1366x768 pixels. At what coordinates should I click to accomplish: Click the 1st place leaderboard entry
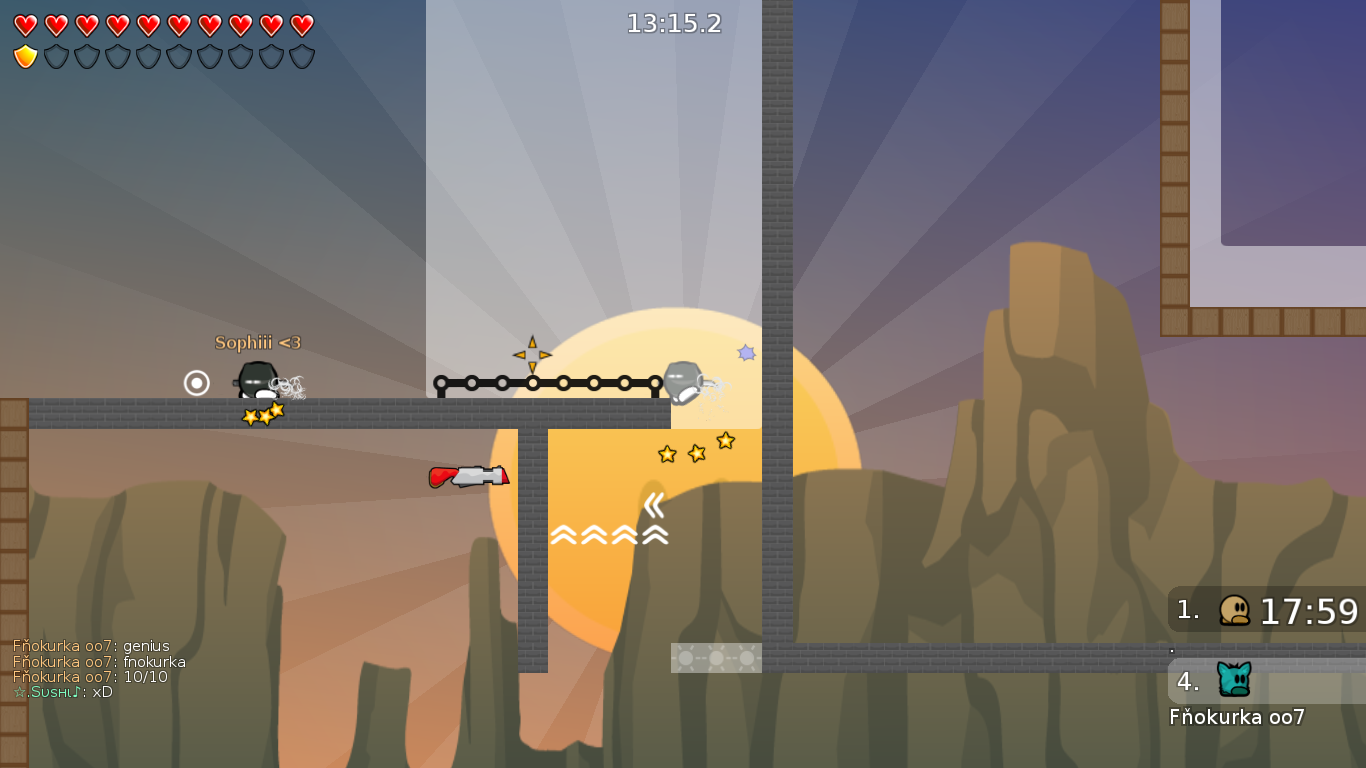click(x=1265, y=610)
